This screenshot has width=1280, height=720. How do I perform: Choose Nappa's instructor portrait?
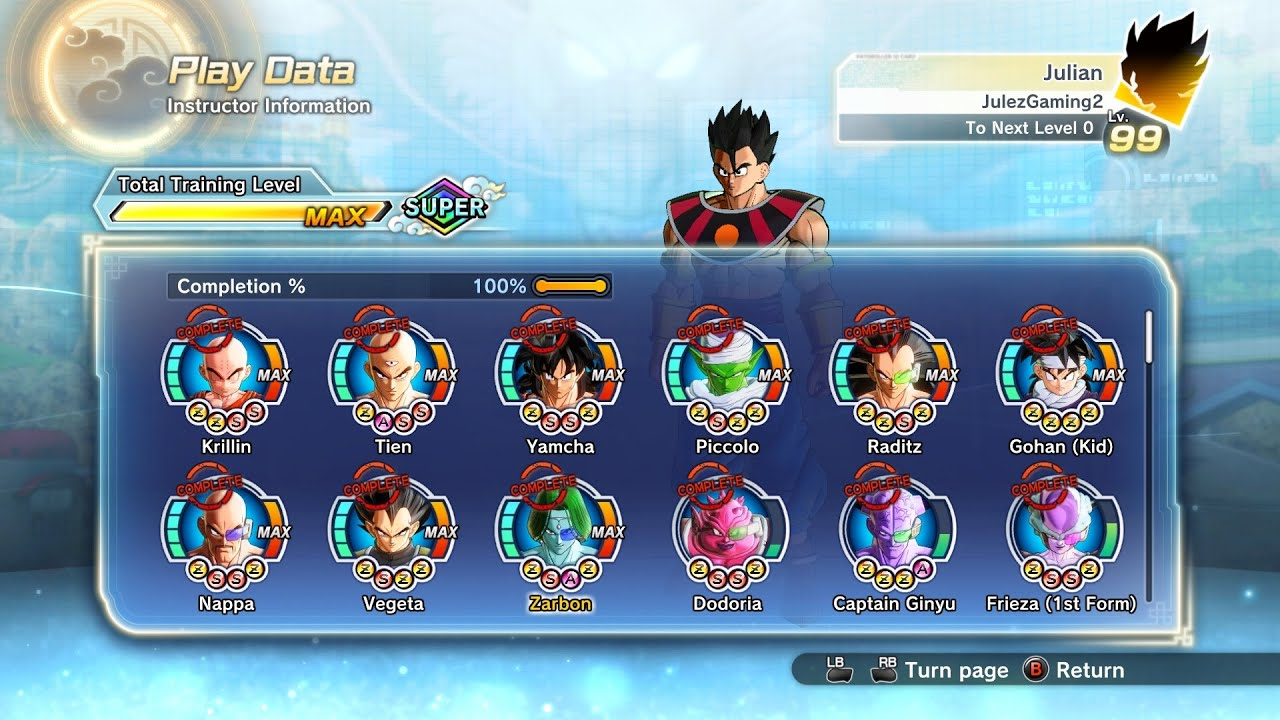click(226, 530)
